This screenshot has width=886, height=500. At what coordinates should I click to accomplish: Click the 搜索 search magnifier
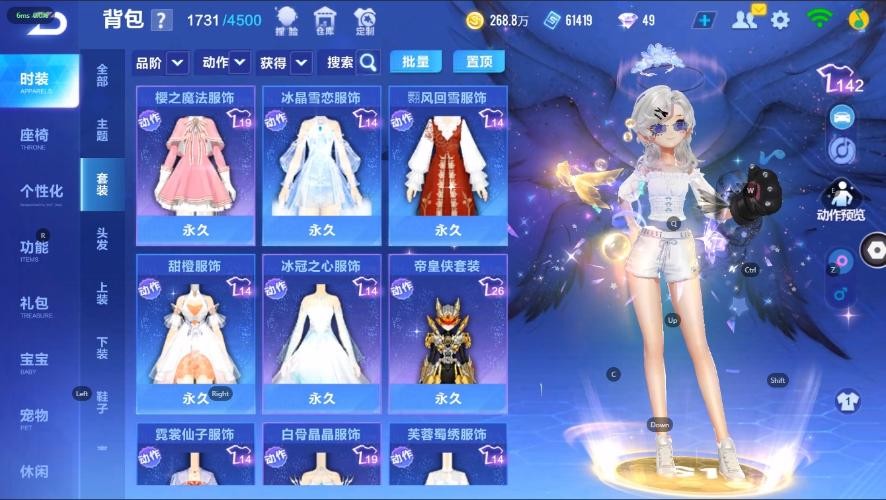tap(368, 62)
